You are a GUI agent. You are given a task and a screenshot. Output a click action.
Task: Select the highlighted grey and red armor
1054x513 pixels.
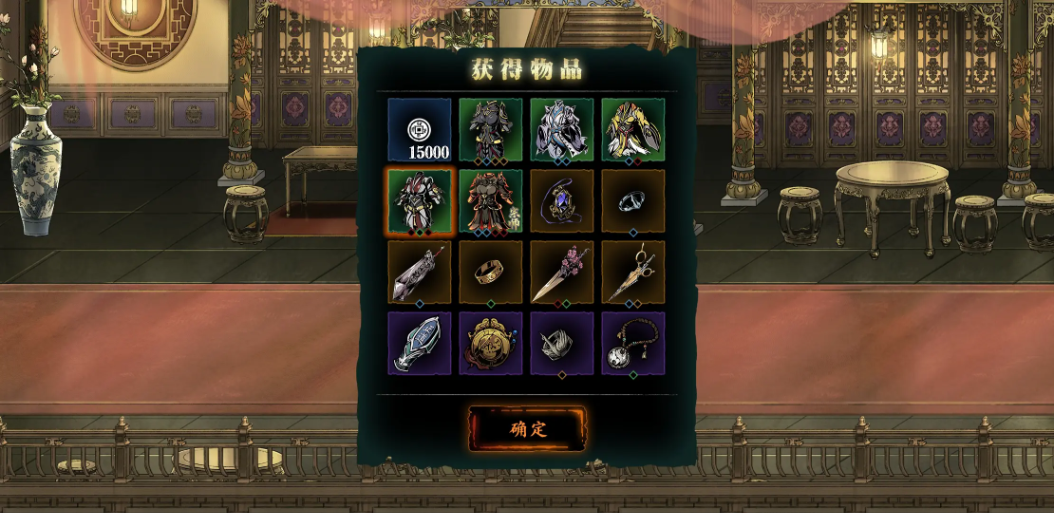(x=419, y=201)
